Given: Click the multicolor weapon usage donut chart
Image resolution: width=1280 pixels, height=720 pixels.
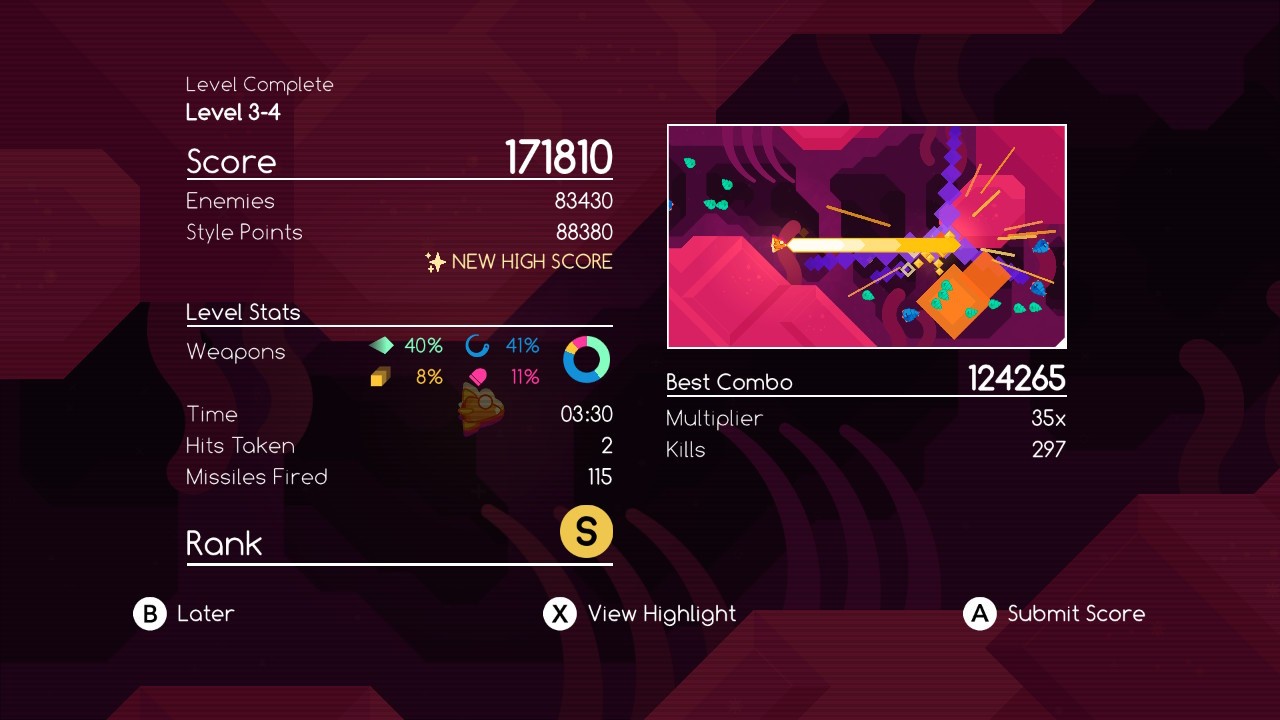Looking at the screenshot, I should click(x=587, y=361).
